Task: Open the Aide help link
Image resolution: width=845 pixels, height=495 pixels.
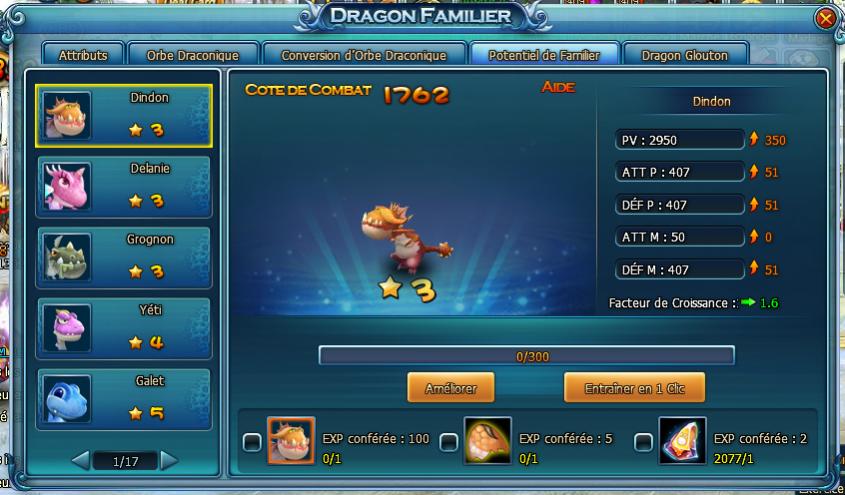Action: pos(558,88)
